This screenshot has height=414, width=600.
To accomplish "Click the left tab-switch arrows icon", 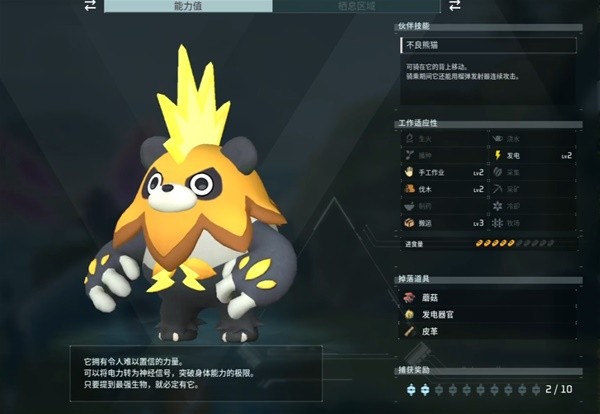I will coord(90,6).
